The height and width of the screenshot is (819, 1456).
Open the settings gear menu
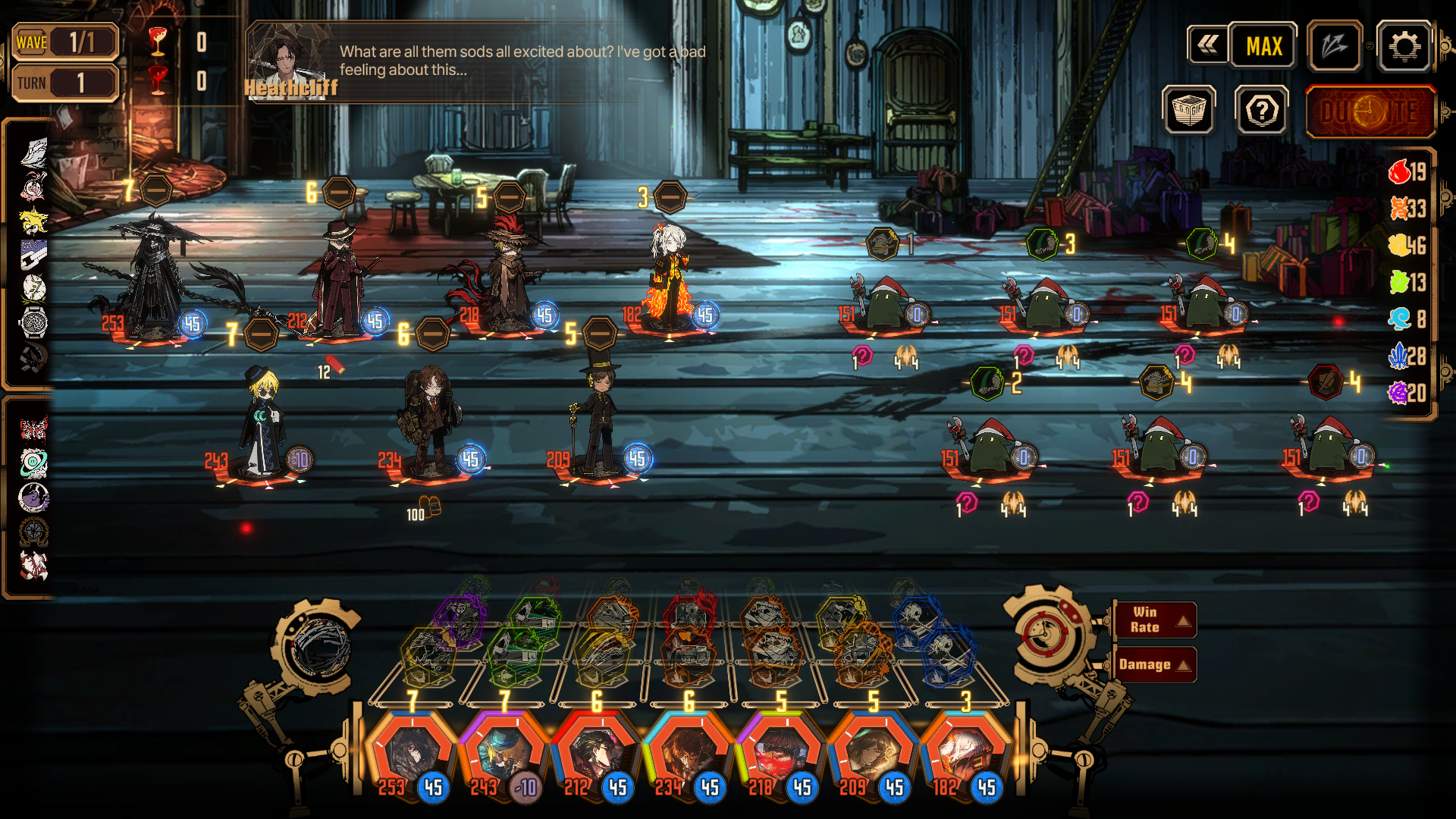click(1404, 47)
